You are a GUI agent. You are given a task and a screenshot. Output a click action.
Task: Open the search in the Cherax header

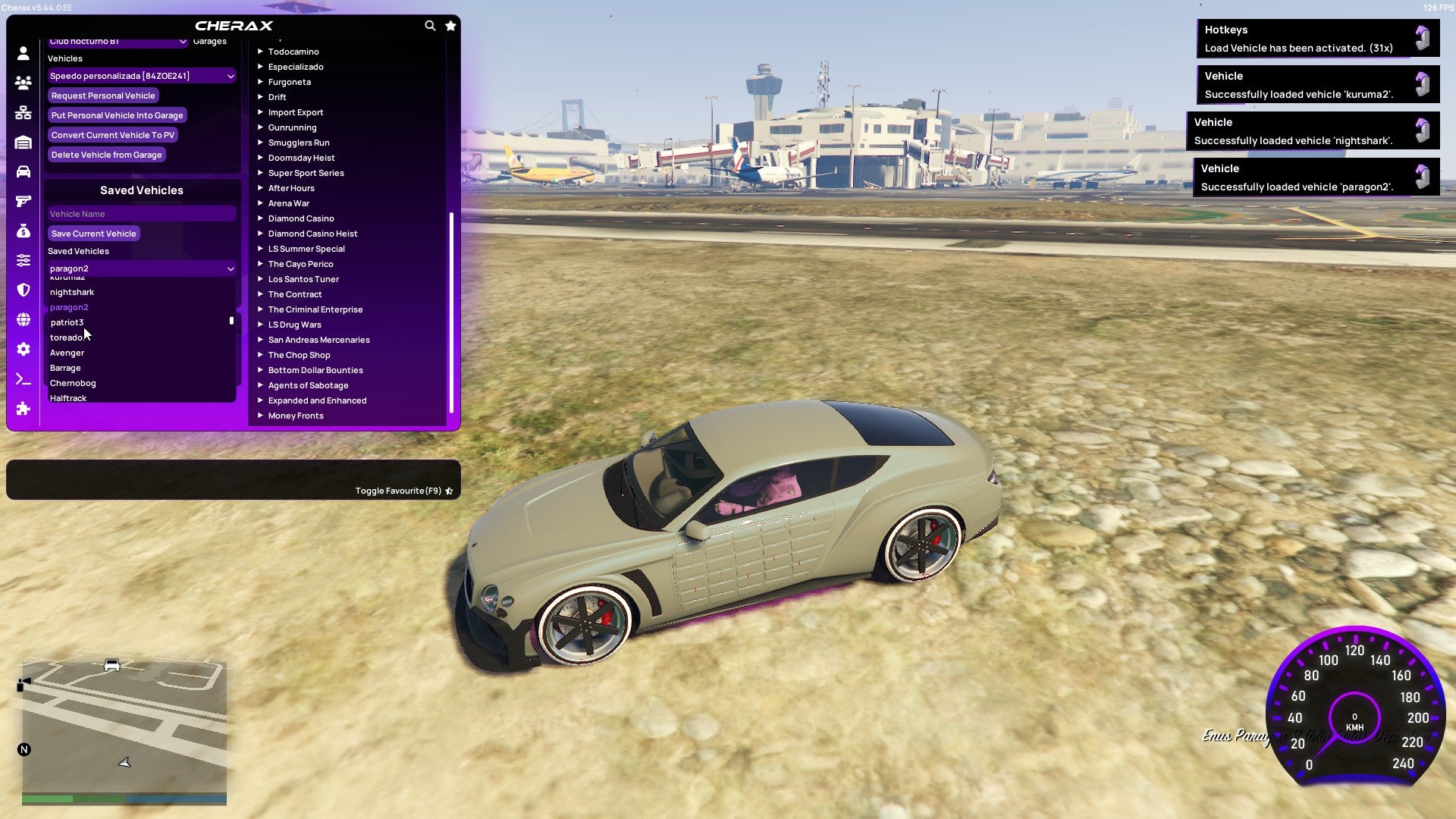[x=430, y=25]
